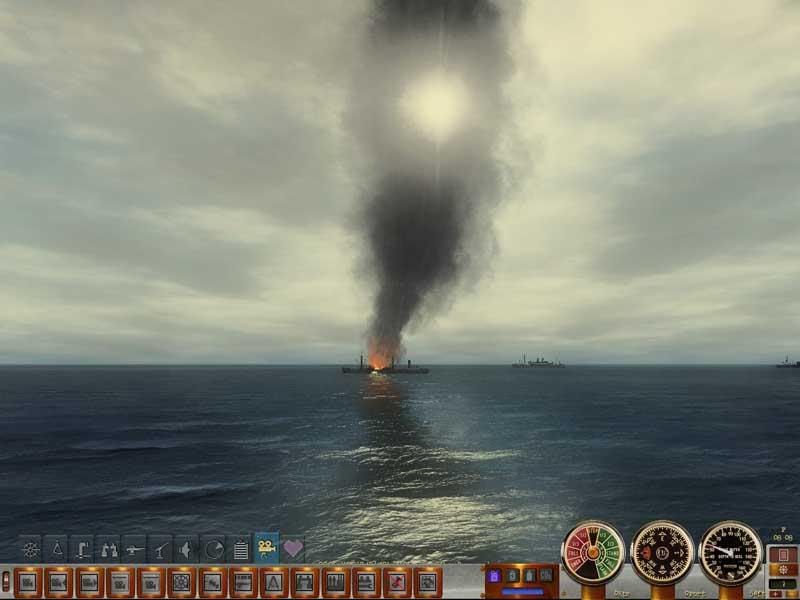
Task: Click the small wheel button below the logbook
Action: coord(781,570)
